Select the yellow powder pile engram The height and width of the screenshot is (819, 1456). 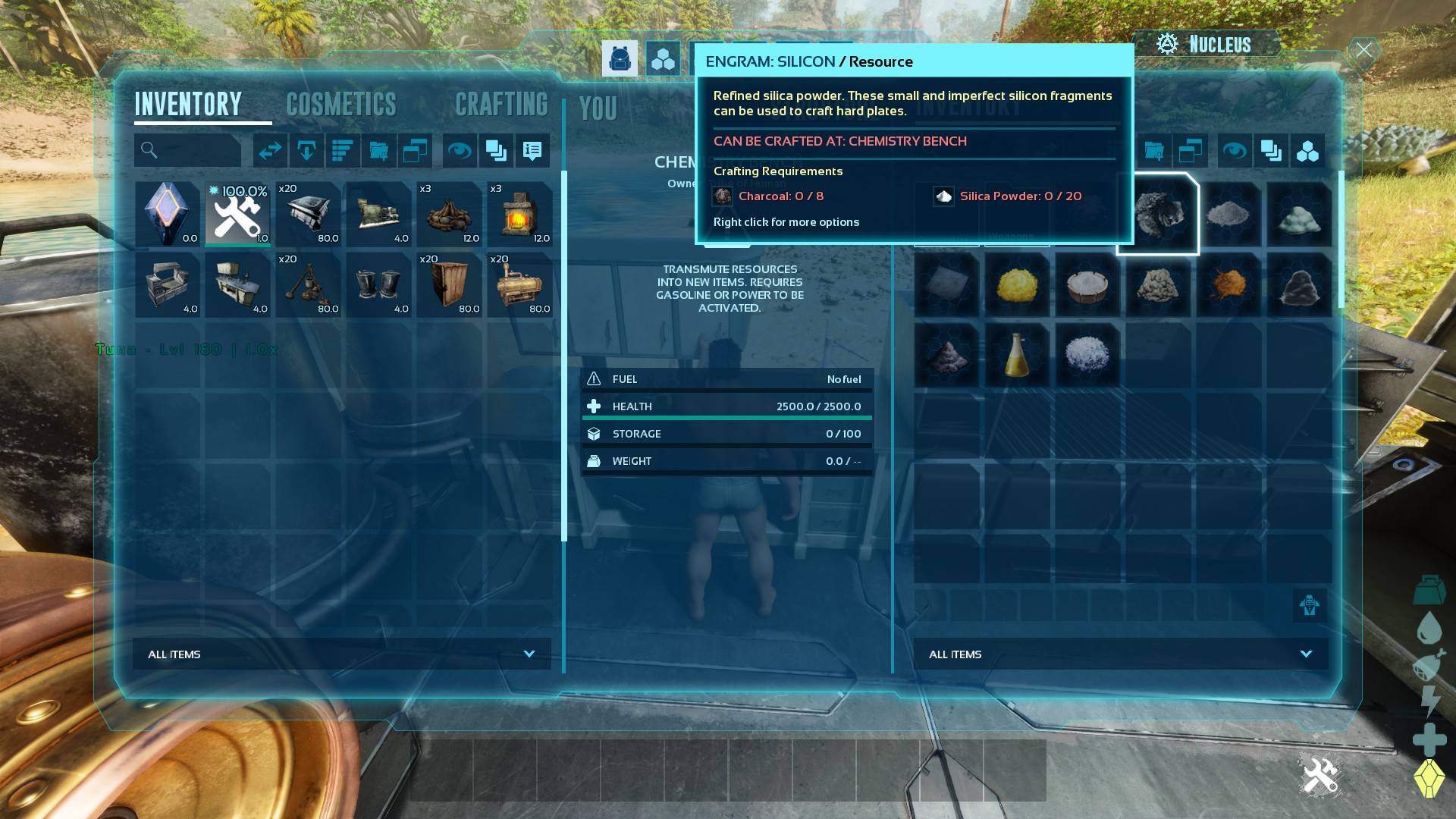click(1017, 284)
